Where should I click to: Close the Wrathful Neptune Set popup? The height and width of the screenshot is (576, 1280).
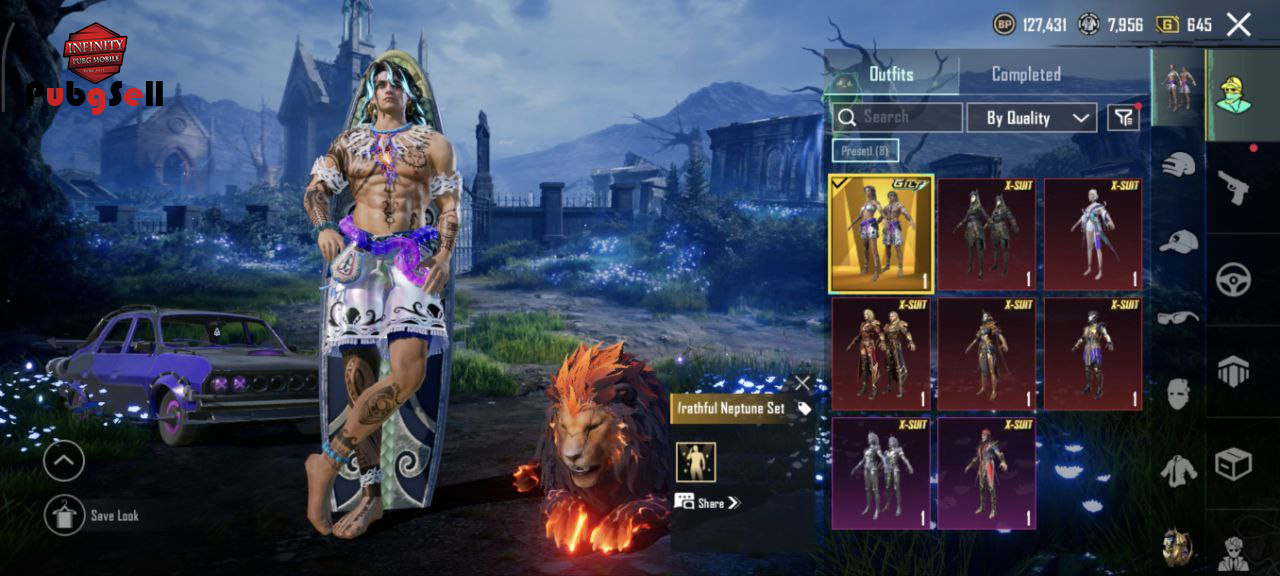802,383
